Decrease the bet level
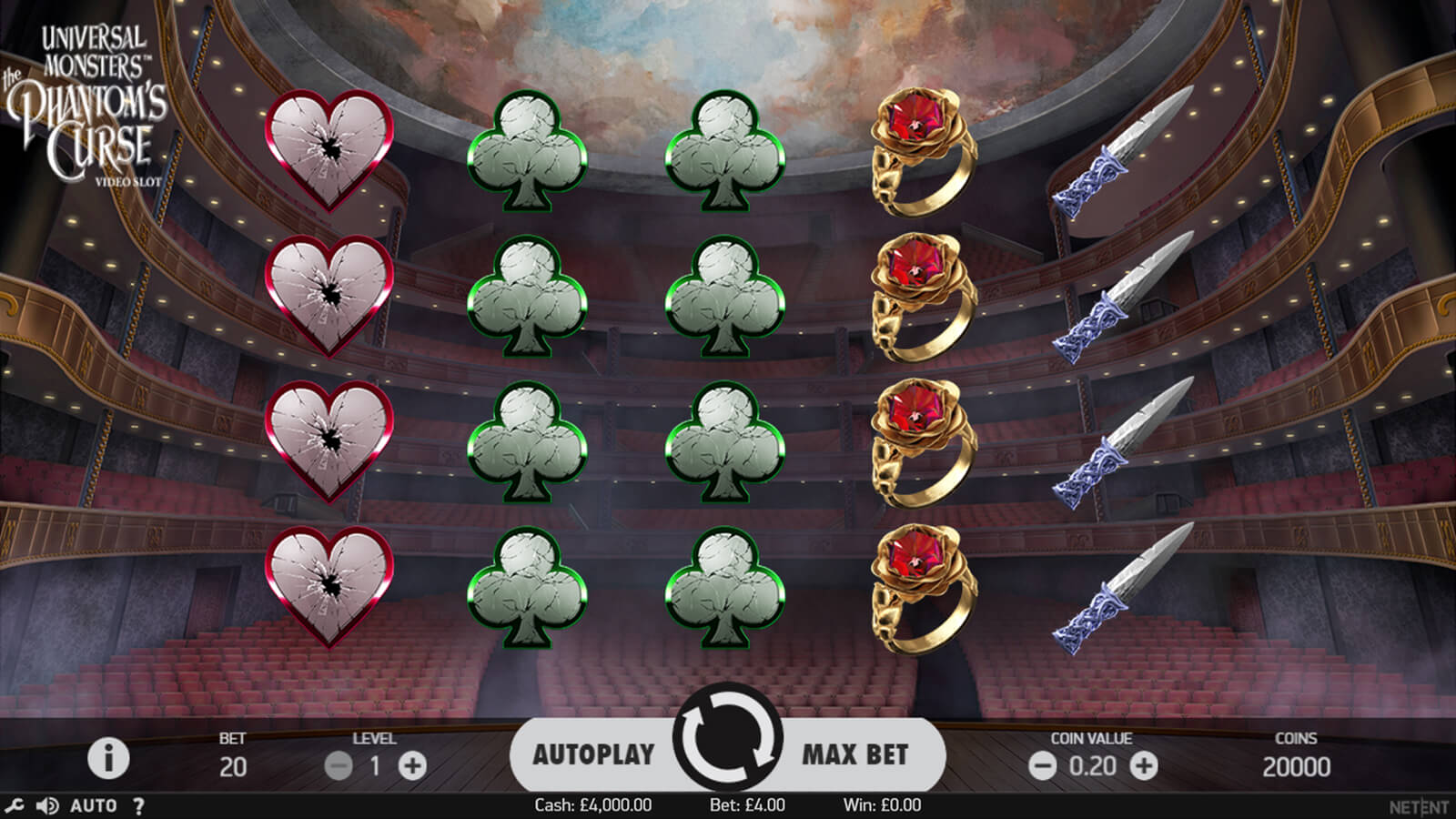Image resolution: width=1456 pixels, height=819 pixels. tap(339, 766)
